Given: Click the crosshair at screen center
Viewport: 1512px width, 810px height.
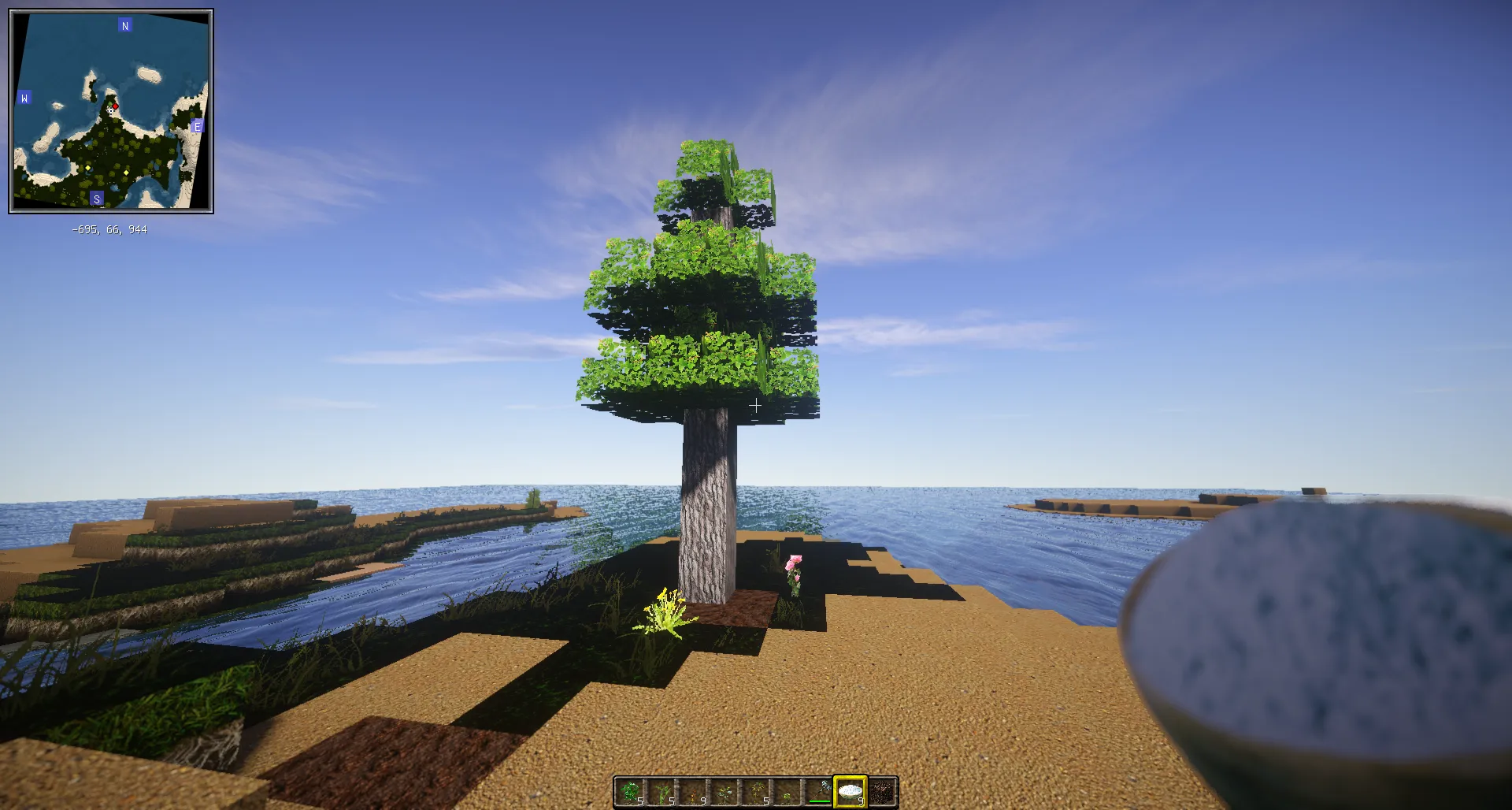Looking at the screenshot, I should point(756,406).
